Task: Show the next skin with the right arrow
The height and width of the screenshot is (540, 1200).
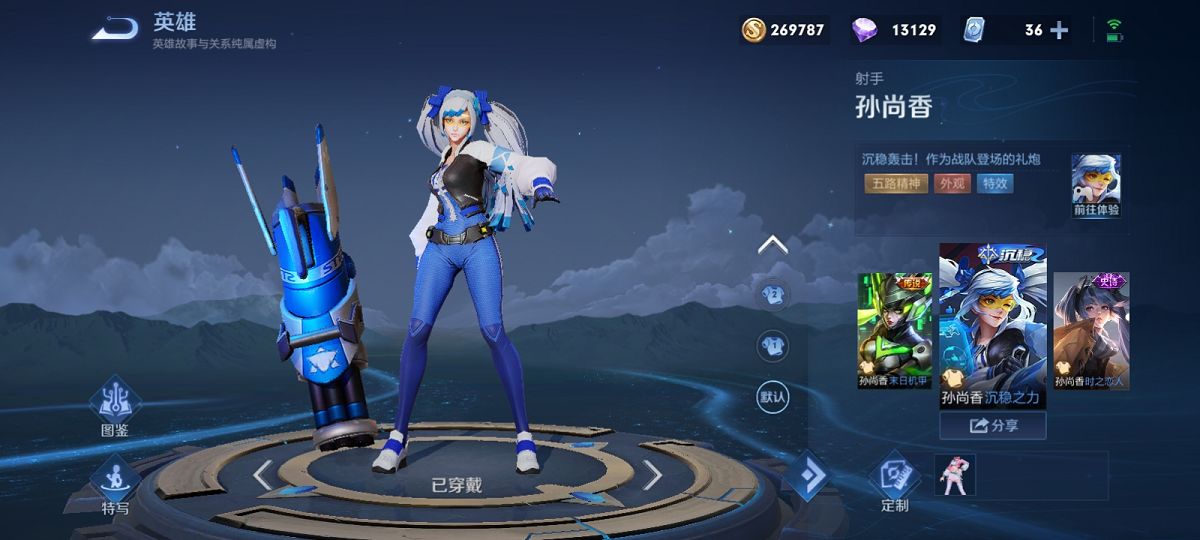Action: [652, 475]
